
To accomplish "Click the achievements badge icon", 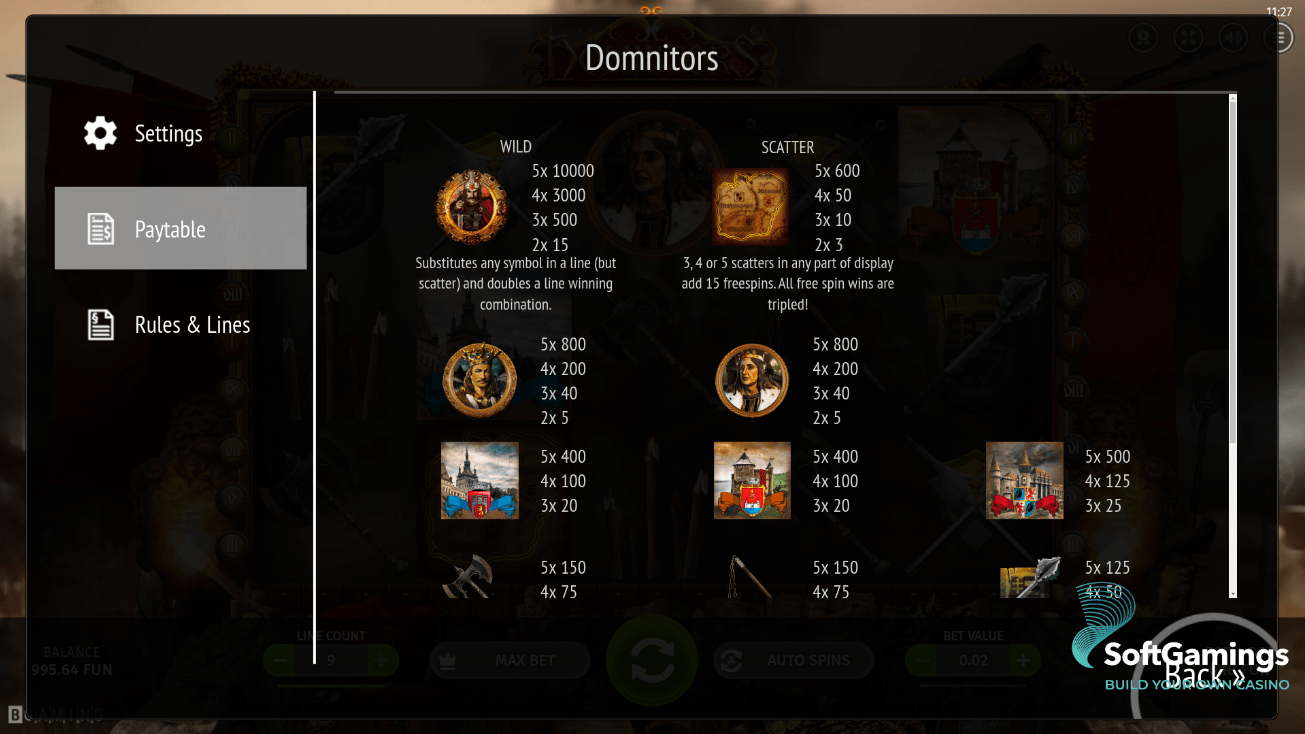I will click(1143, 37).
